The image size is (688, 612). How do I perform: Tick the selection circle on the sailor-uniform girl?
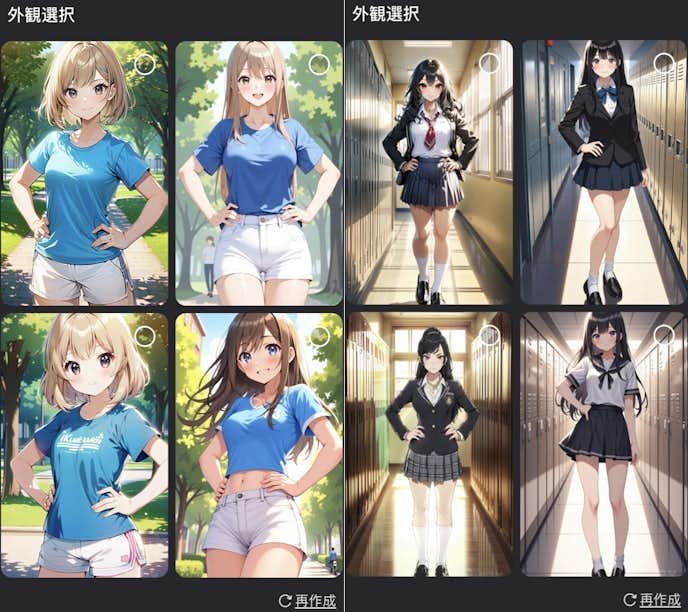click(x=664, y=335)
